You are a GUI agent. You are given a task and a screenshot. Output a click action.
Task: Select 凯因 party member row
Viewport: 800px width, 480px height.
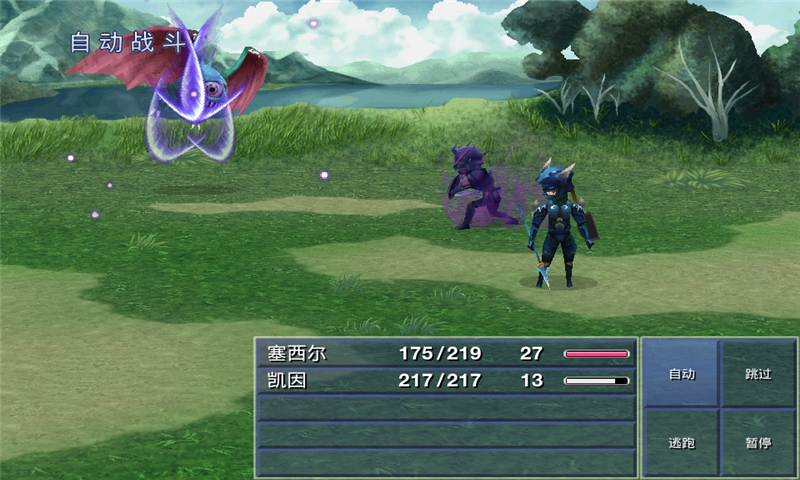pyautogui.click(x=446, y=381)
